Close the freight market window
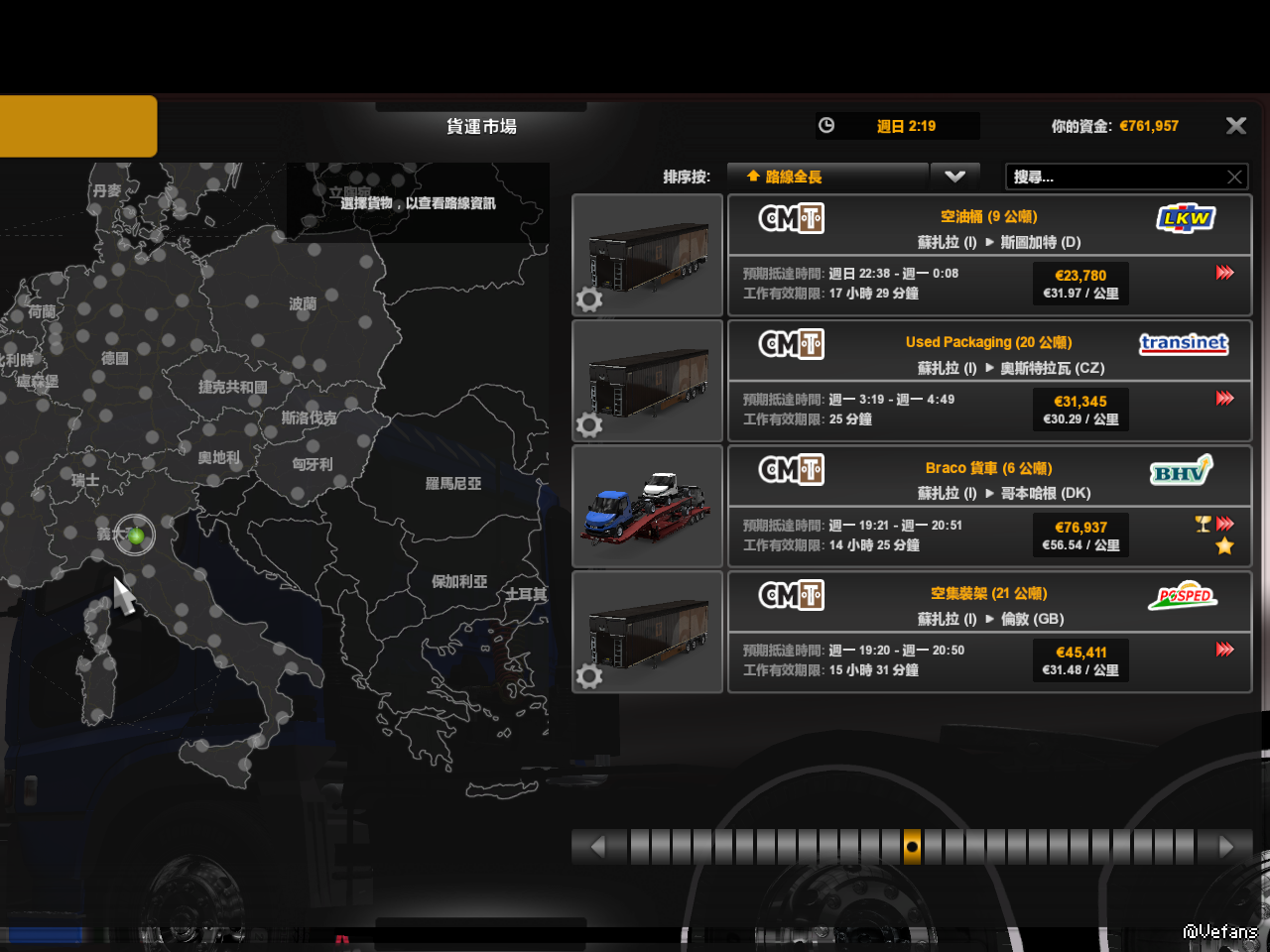 1235,126
